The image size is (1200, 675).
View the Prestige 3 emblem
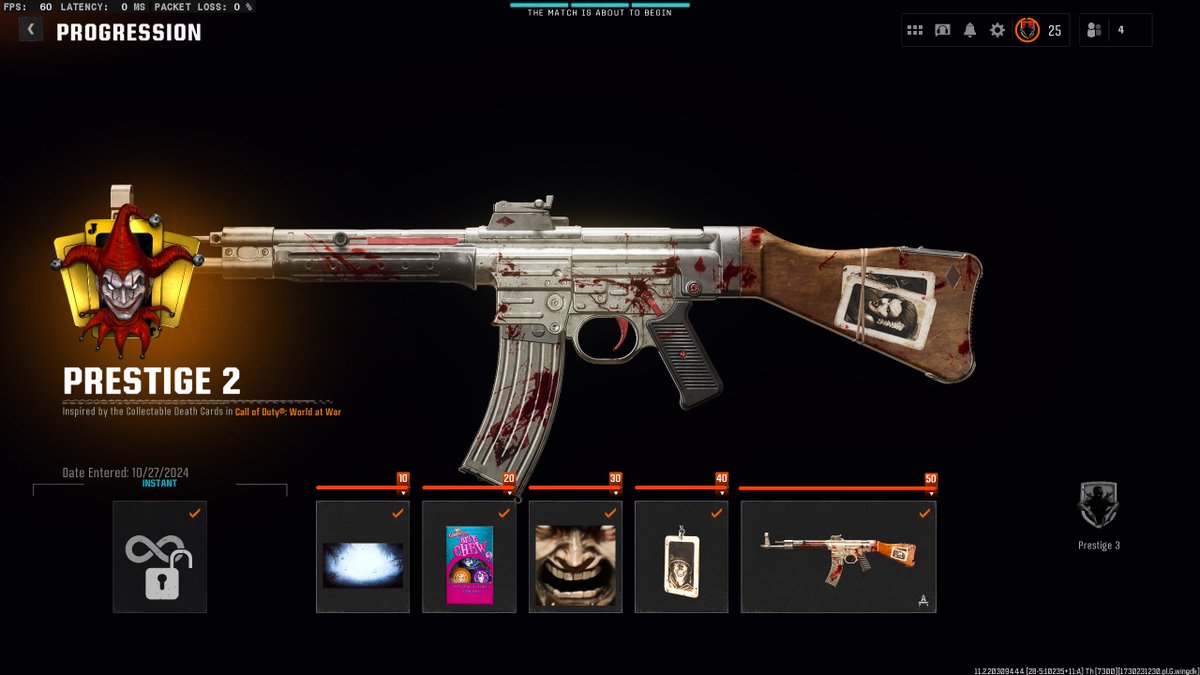coord(1098,507)
